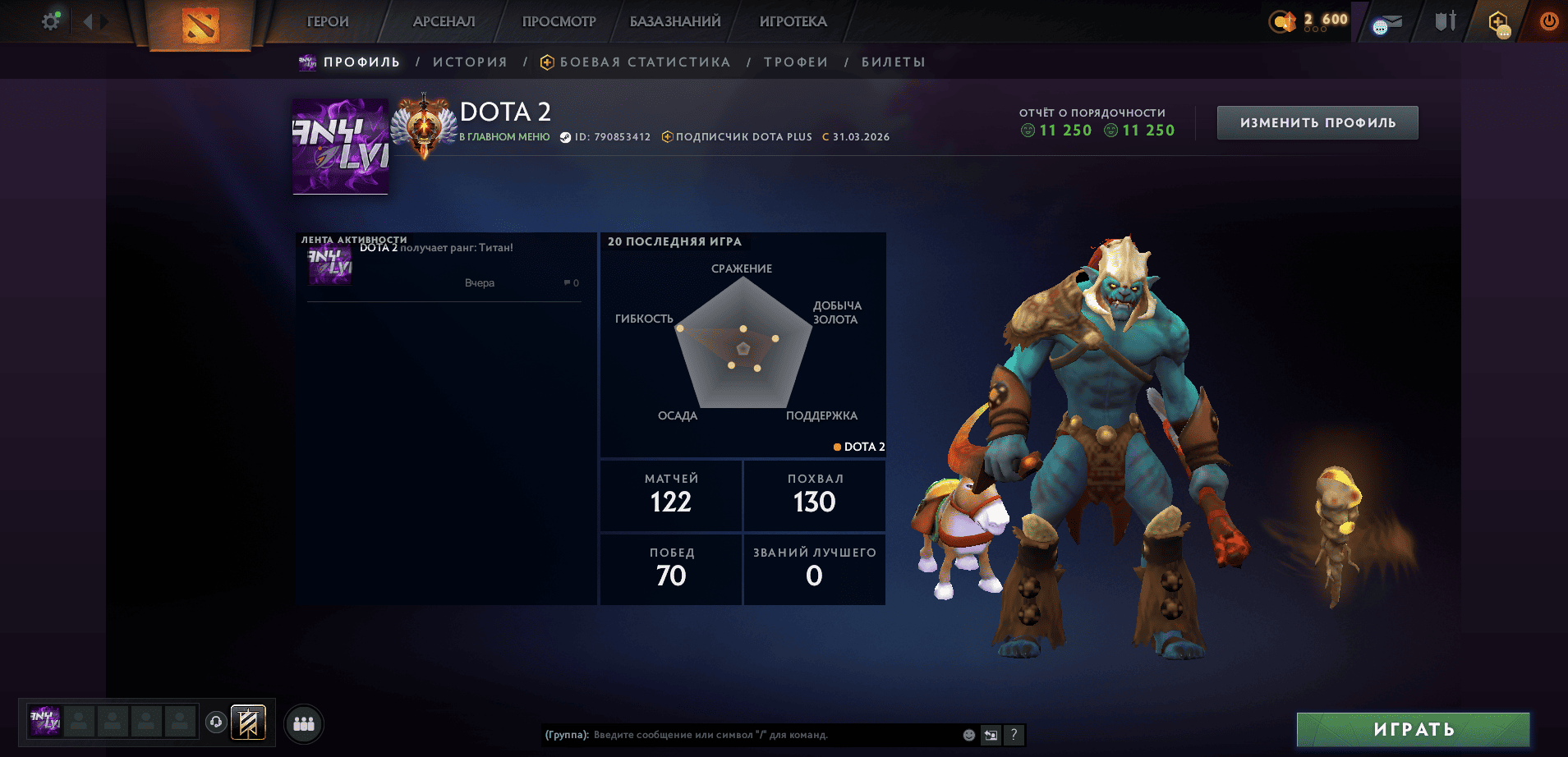Open the БАЗА ЗНАНИЙ menu
This screenshot has width=1568, height=757.
(675, 22)
